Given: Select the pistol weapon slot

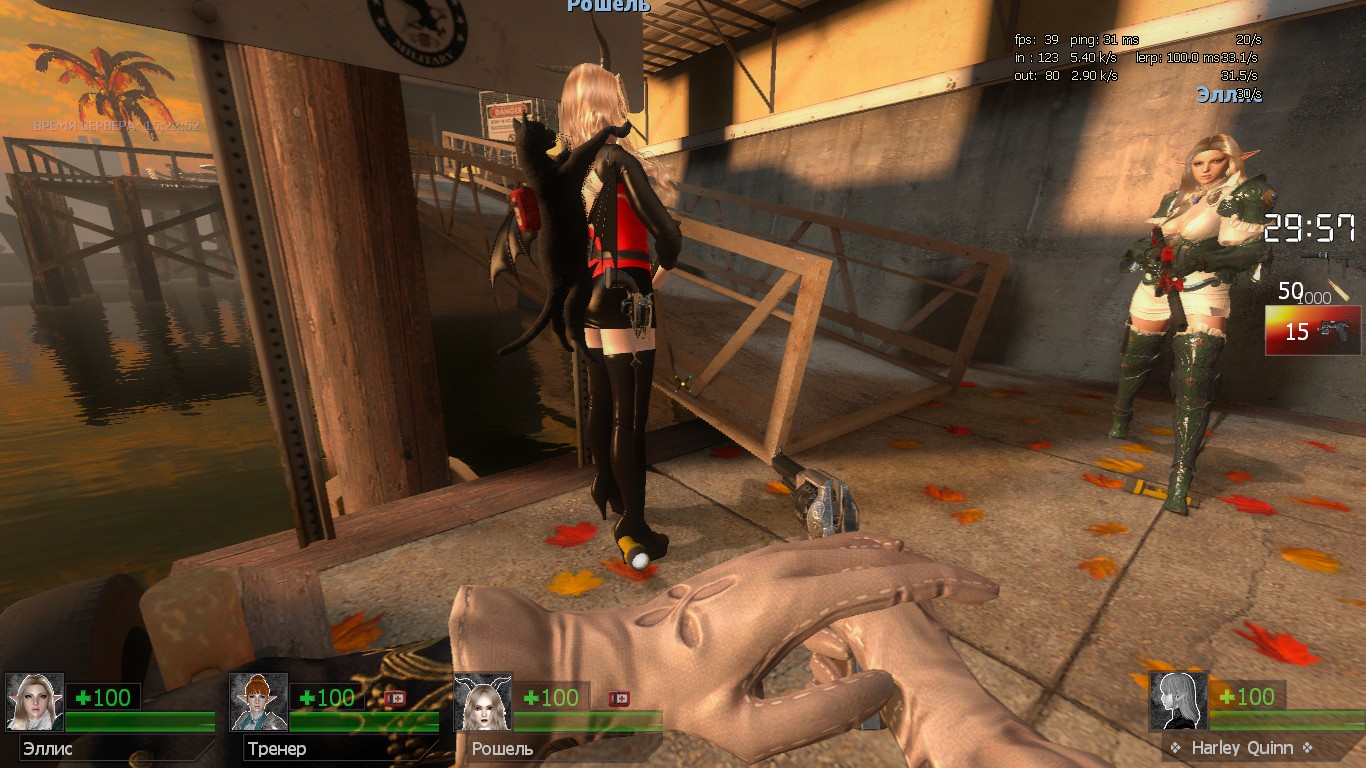Looking at the screenshot, I should coord(1312,331).
